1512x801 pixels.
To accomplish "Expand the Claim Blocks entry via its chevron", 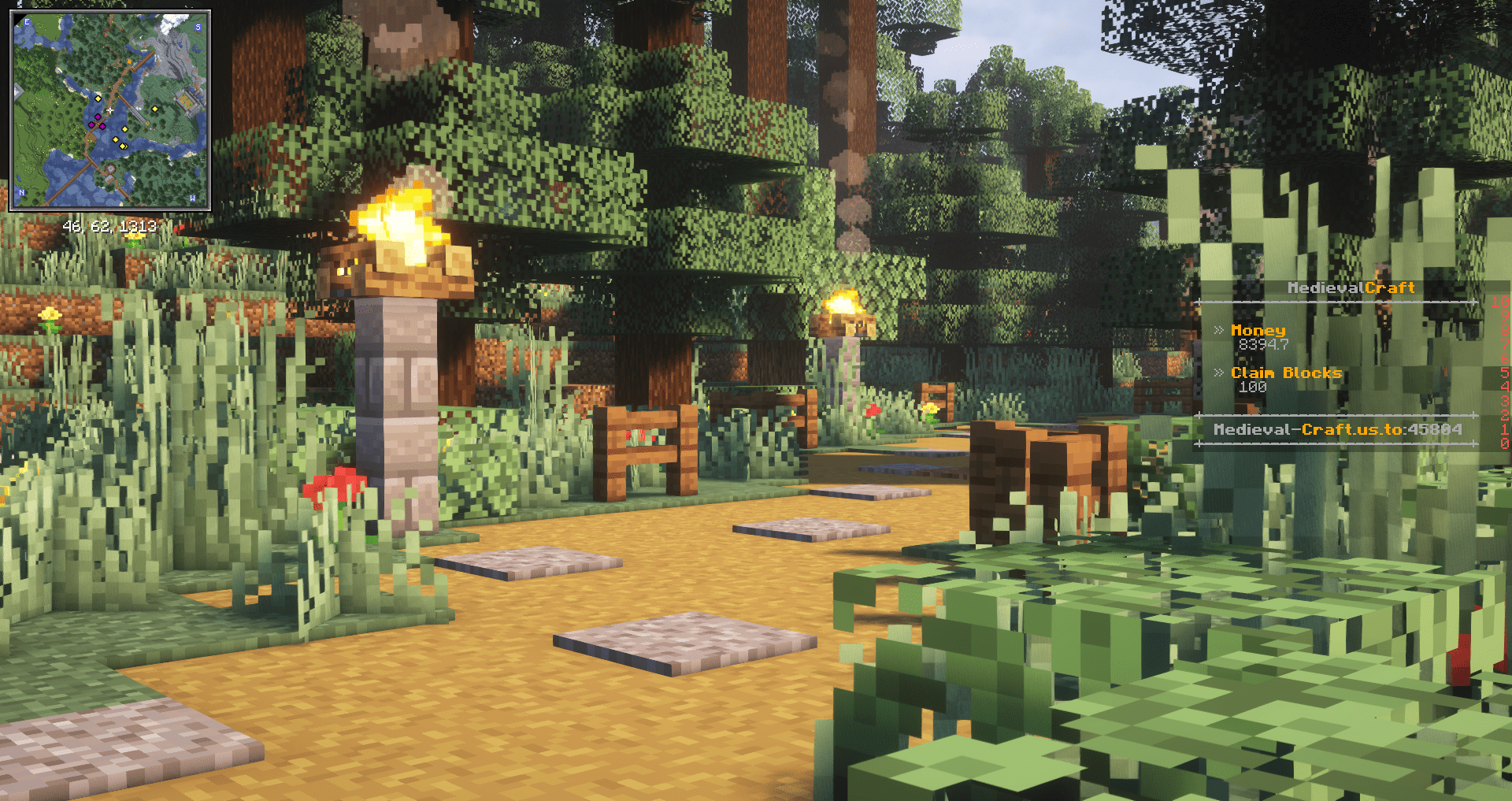I will tap(1219, 373).
